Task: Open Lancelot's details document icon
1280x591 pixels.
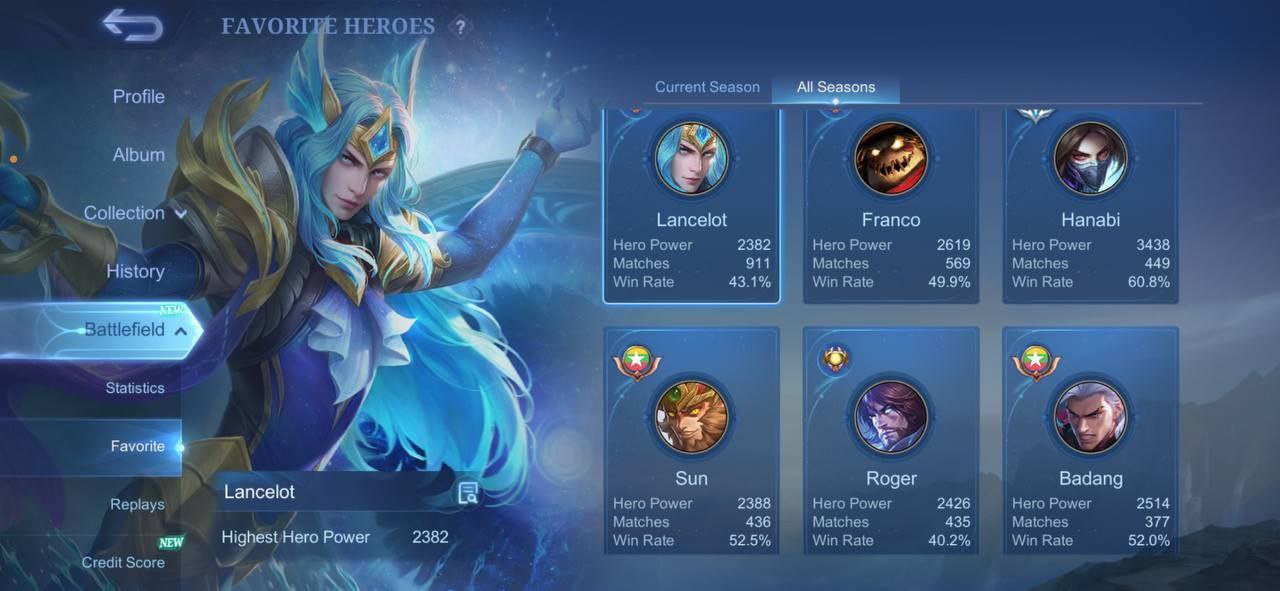Action: (468, 492)
